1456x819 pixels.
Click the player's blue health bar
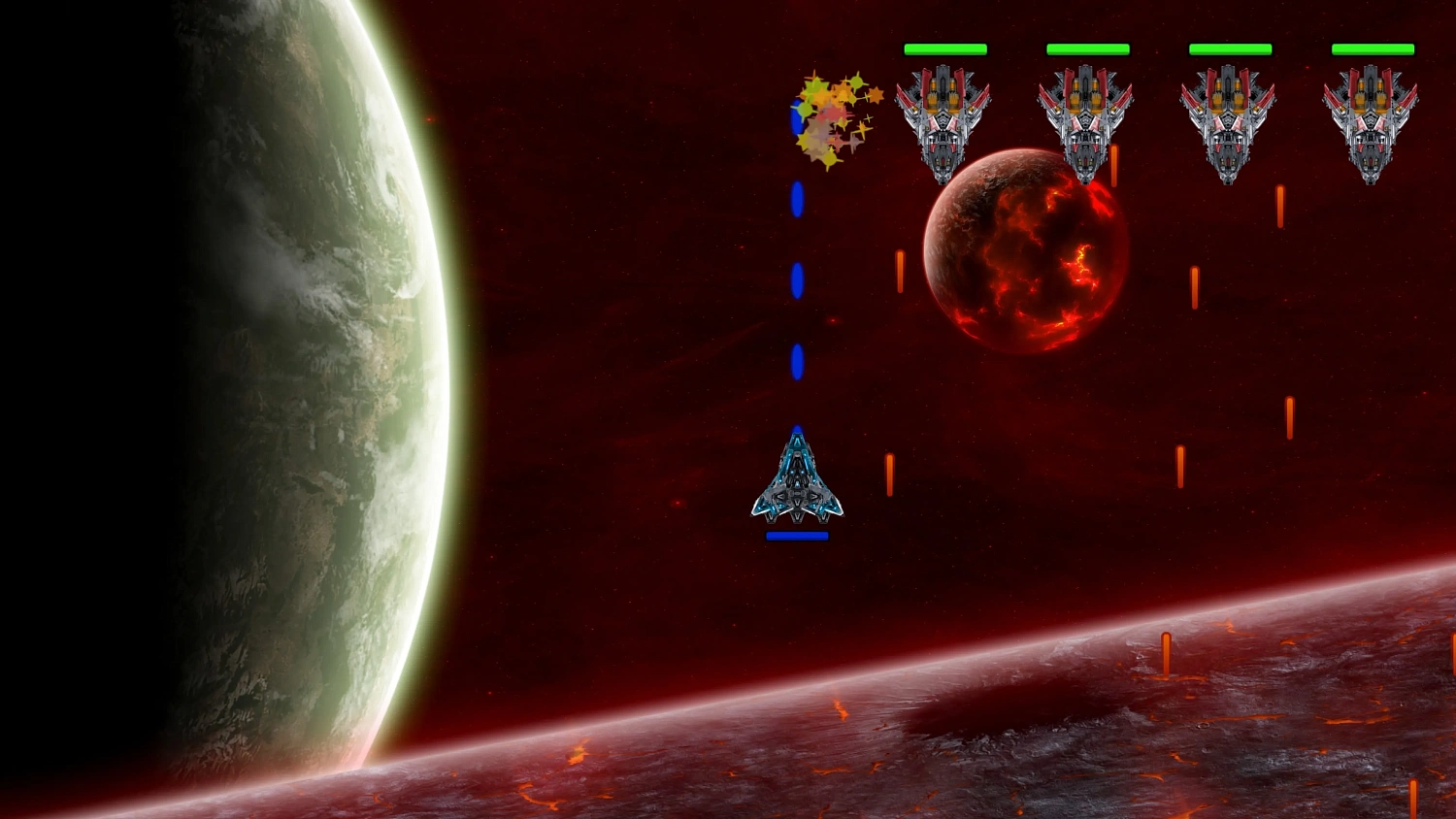click(798, 534)
